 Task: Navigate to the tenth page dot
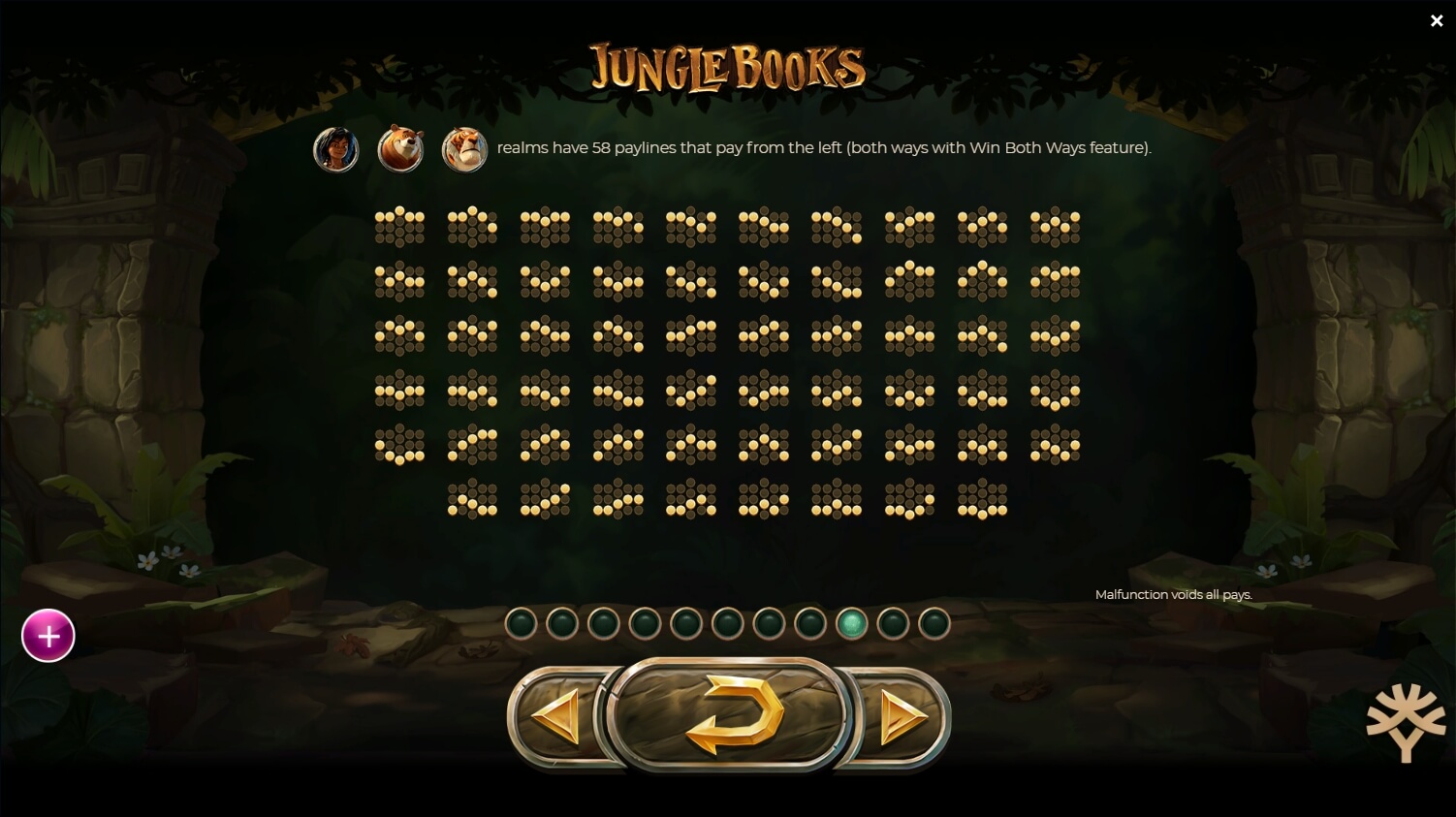pyautogui.click(x=892, y=623)
